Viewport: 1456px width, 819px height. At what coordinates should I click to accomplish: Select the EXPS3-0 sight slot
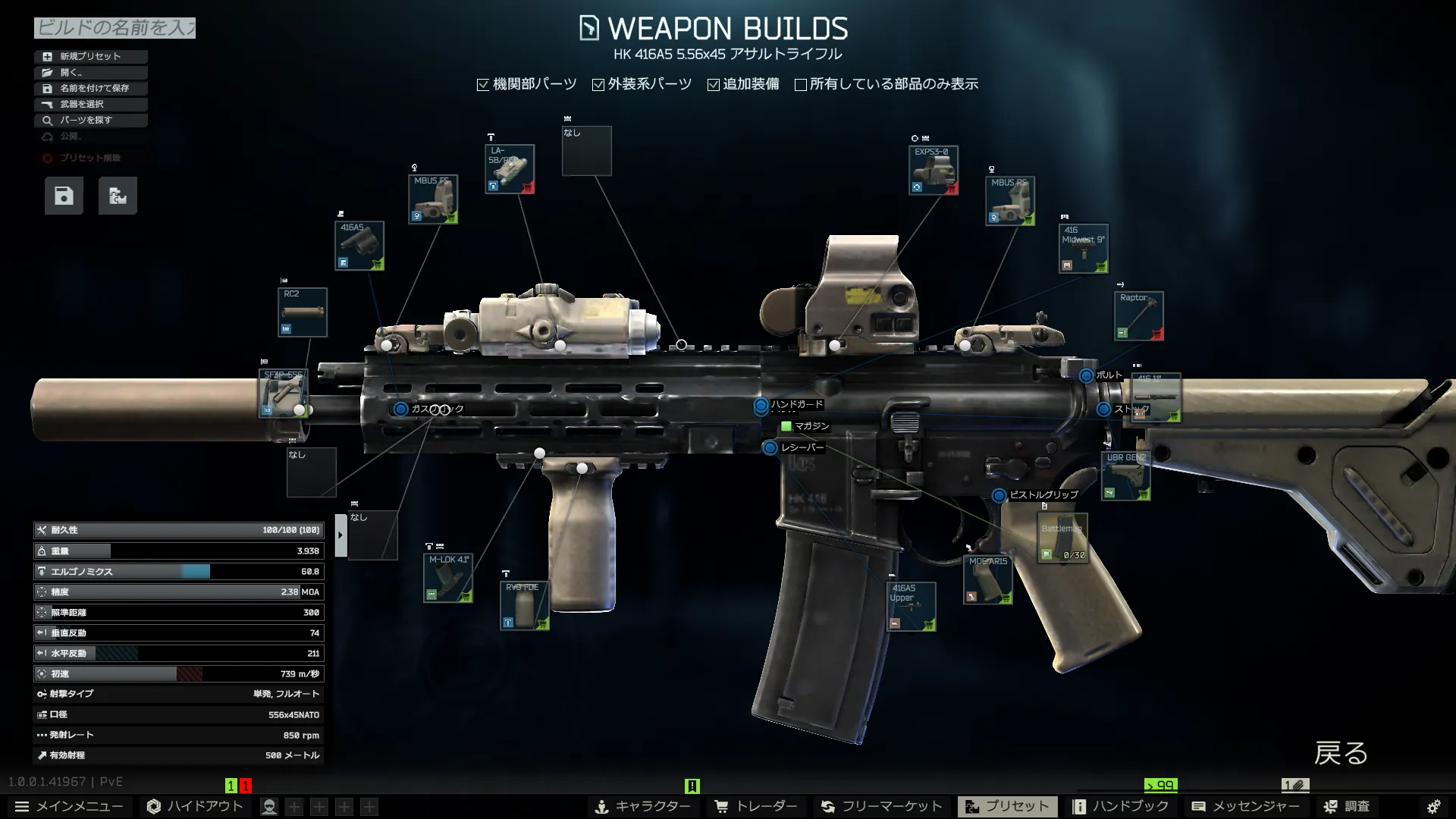coord(934,170)
